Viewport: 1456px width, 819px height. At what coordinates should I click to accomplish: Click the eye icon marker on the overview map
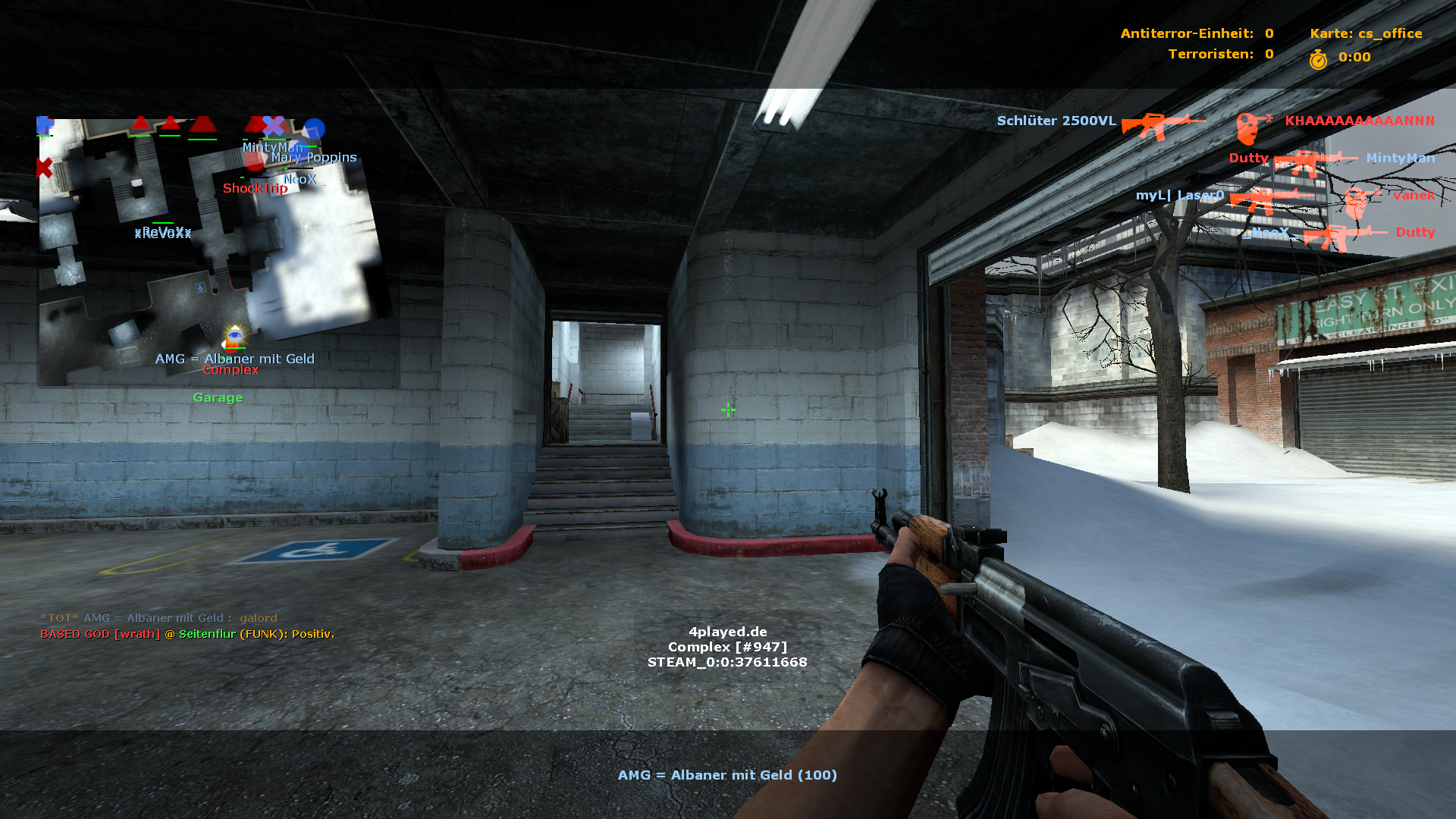[x=234, y=334]
